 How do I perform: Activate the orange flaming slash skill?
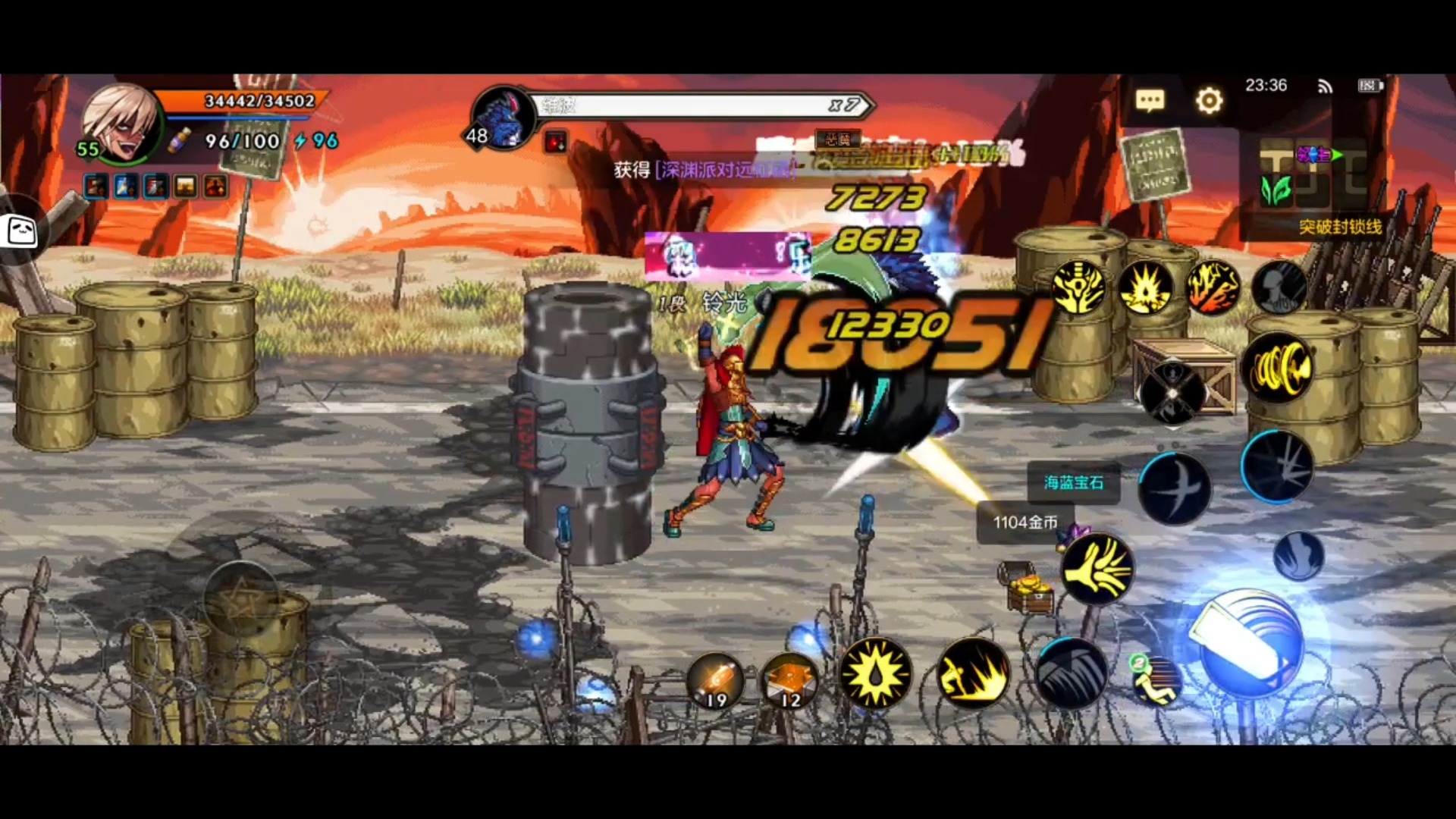tap(1213, 287)
